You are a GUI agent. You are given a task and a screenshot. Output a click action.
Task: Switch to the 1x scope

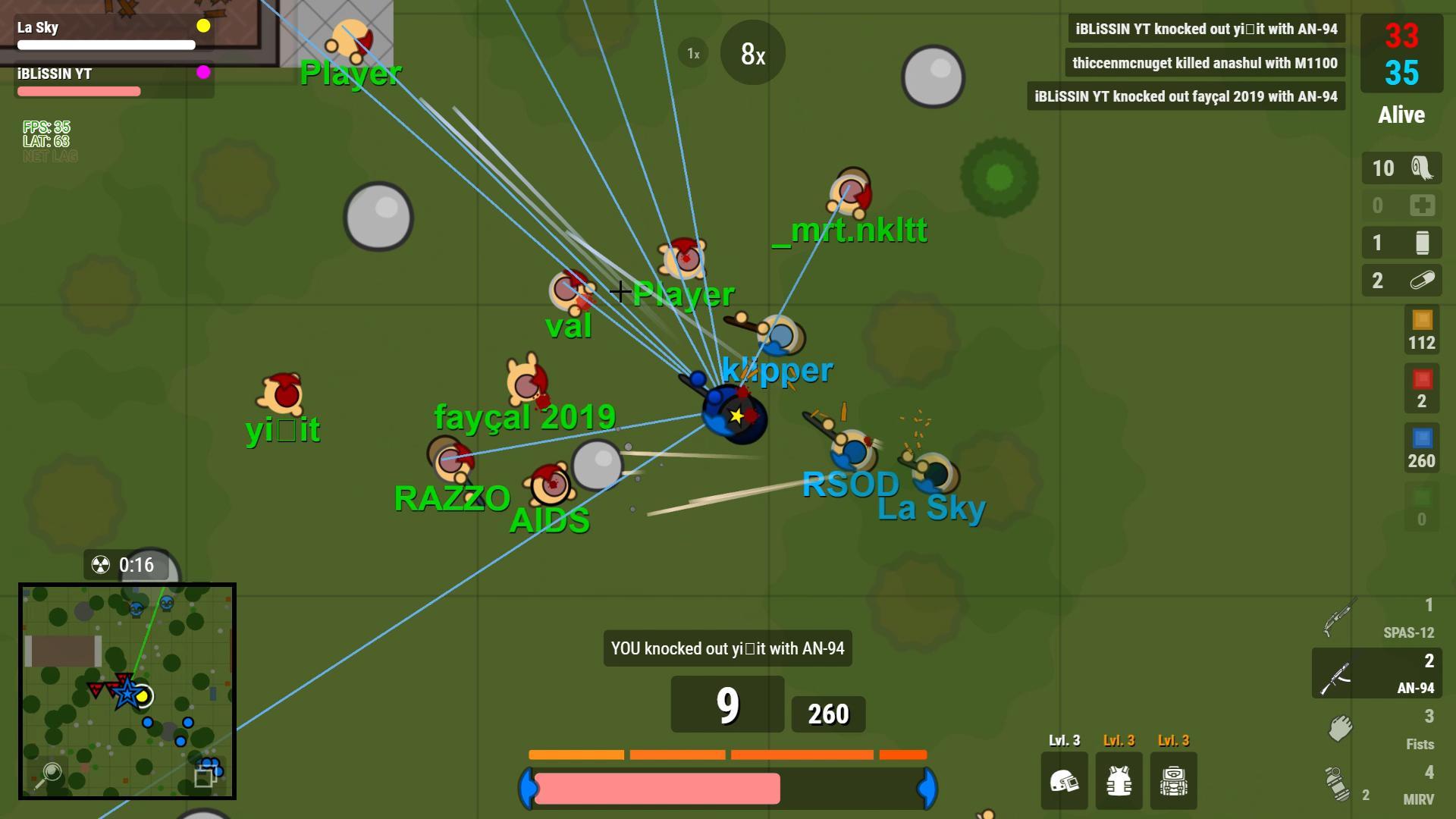tap(691, 53)
